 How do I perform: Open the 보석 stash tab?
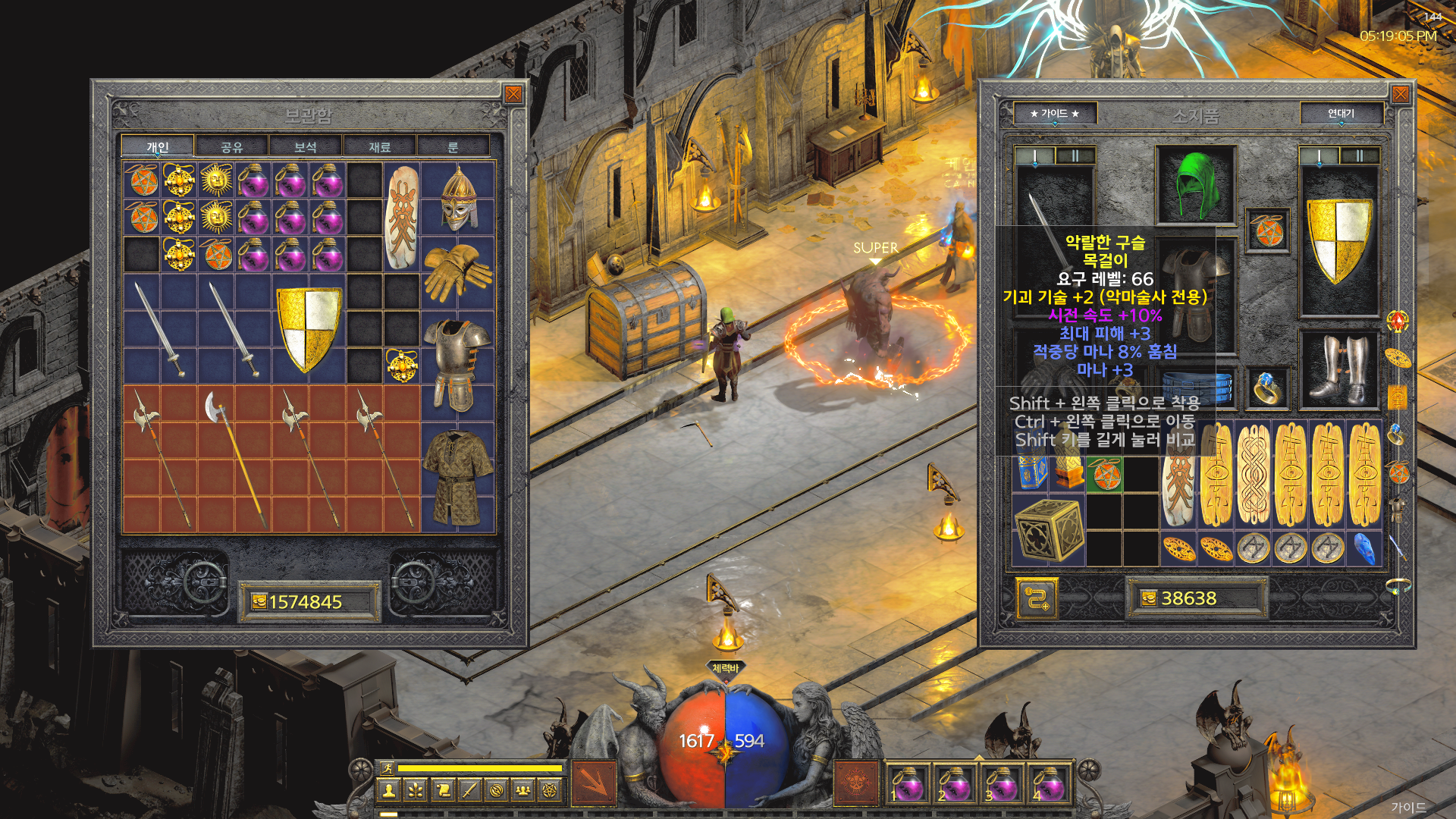point(305,146)
